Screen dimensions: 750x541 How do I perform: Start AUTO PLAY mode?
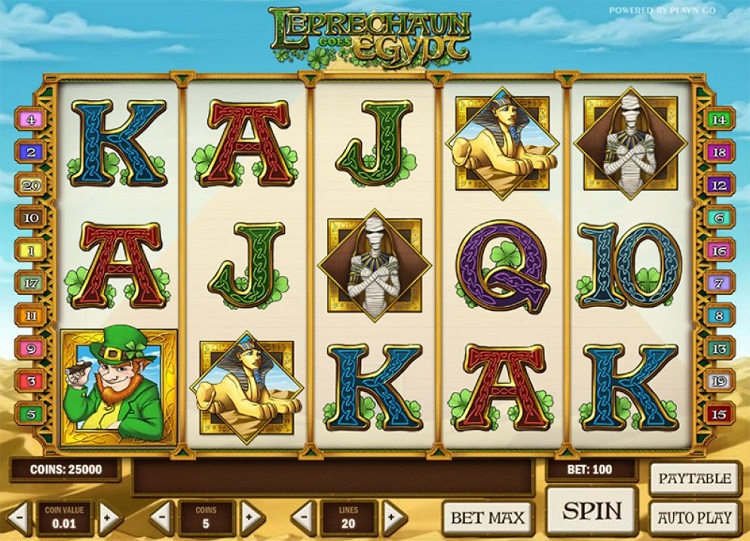point(694,518)
